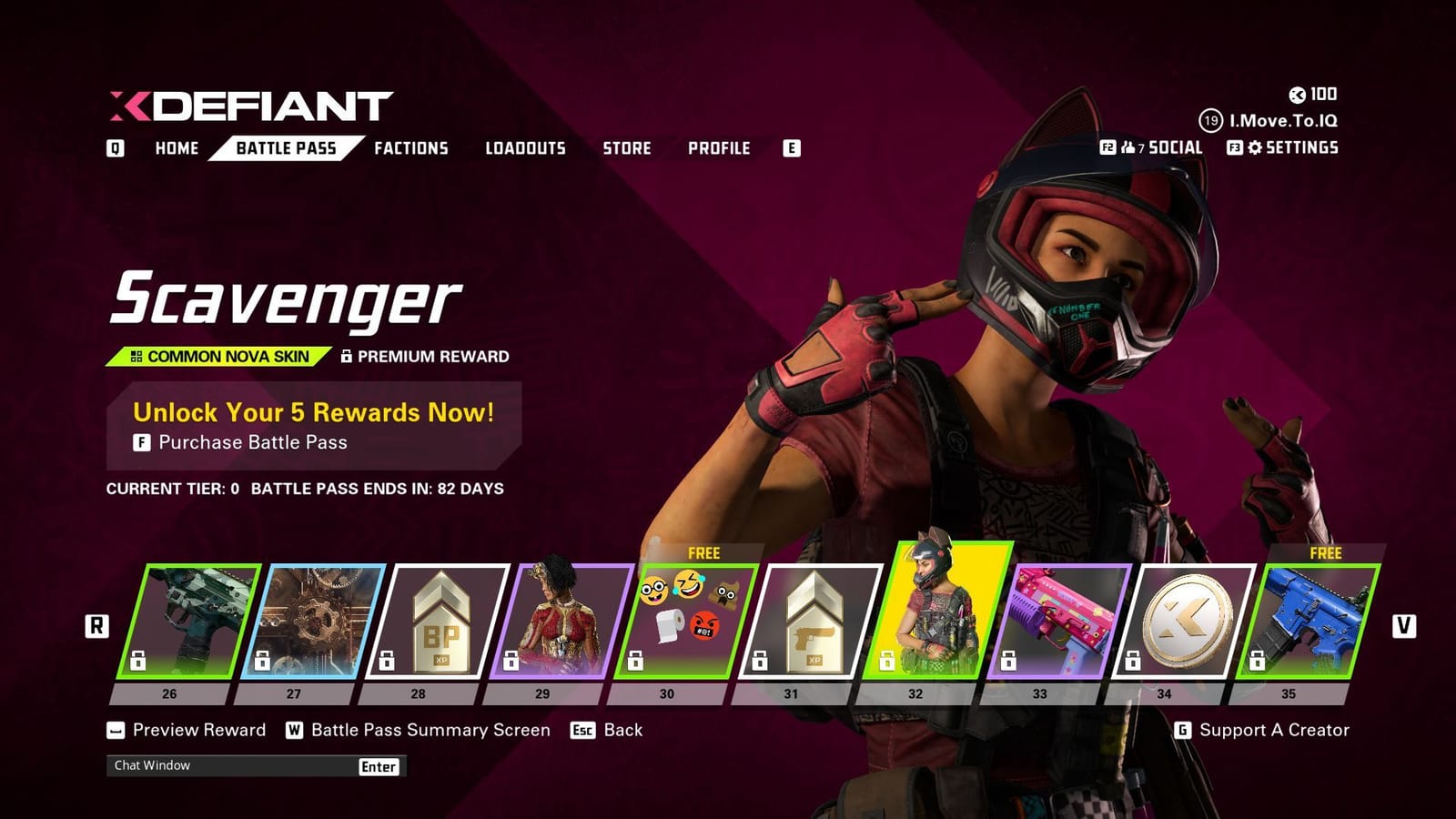Go to the Loadouts menu

tap(525, 148)
